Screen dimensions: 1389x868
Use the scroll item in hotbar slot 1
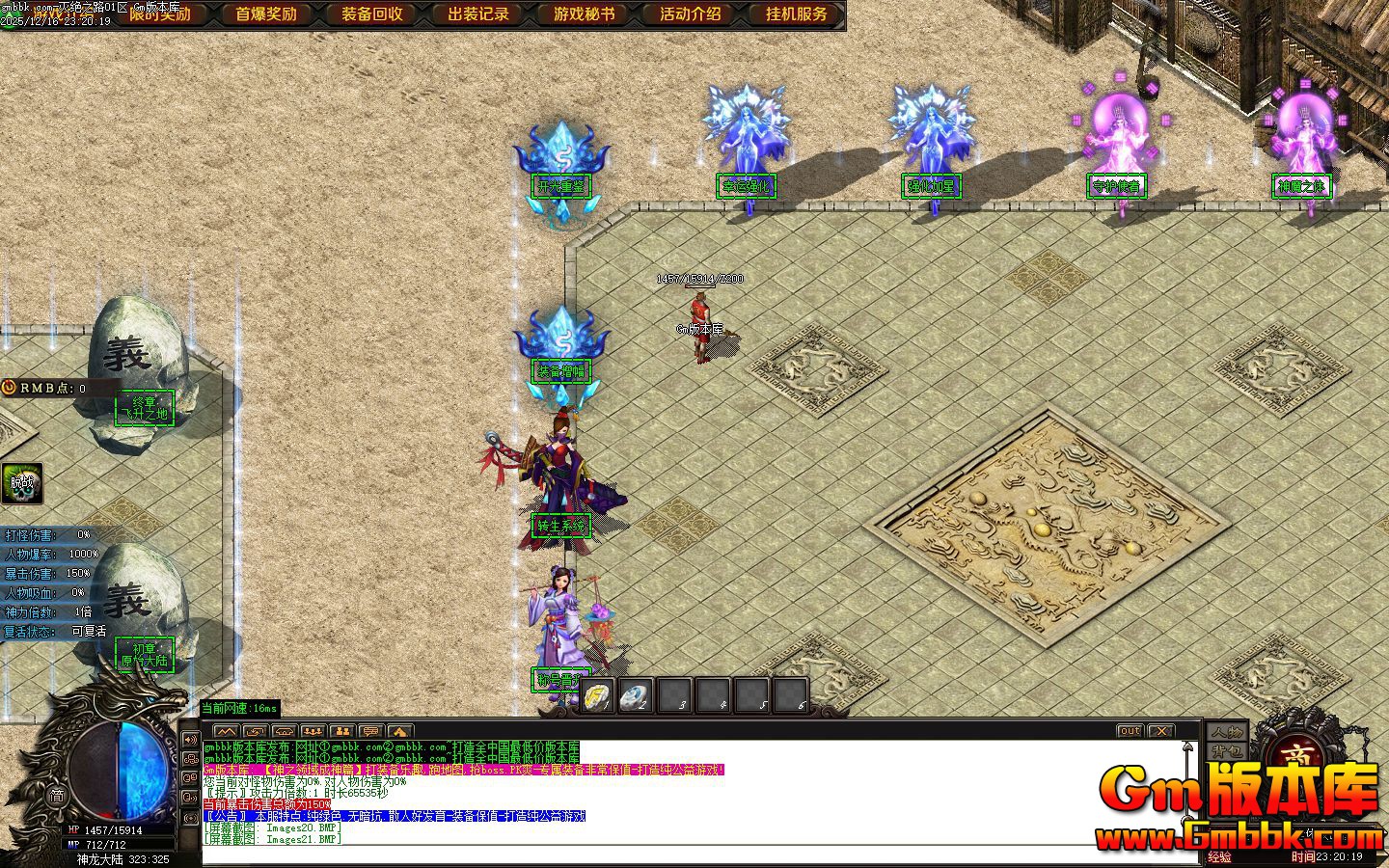tap(596, 696)
